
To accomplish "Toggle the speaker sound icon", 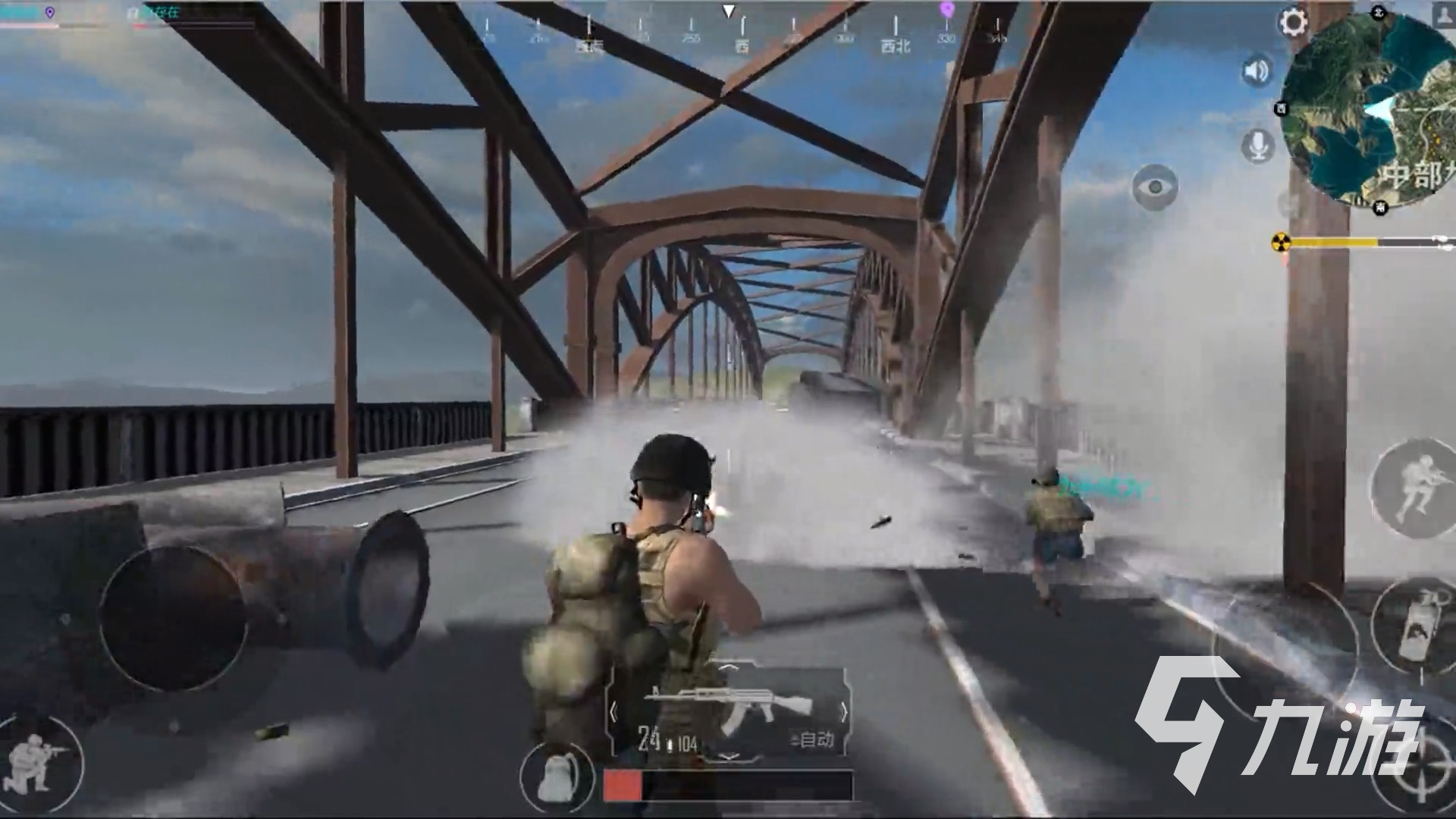I will tap(1257, 72).
